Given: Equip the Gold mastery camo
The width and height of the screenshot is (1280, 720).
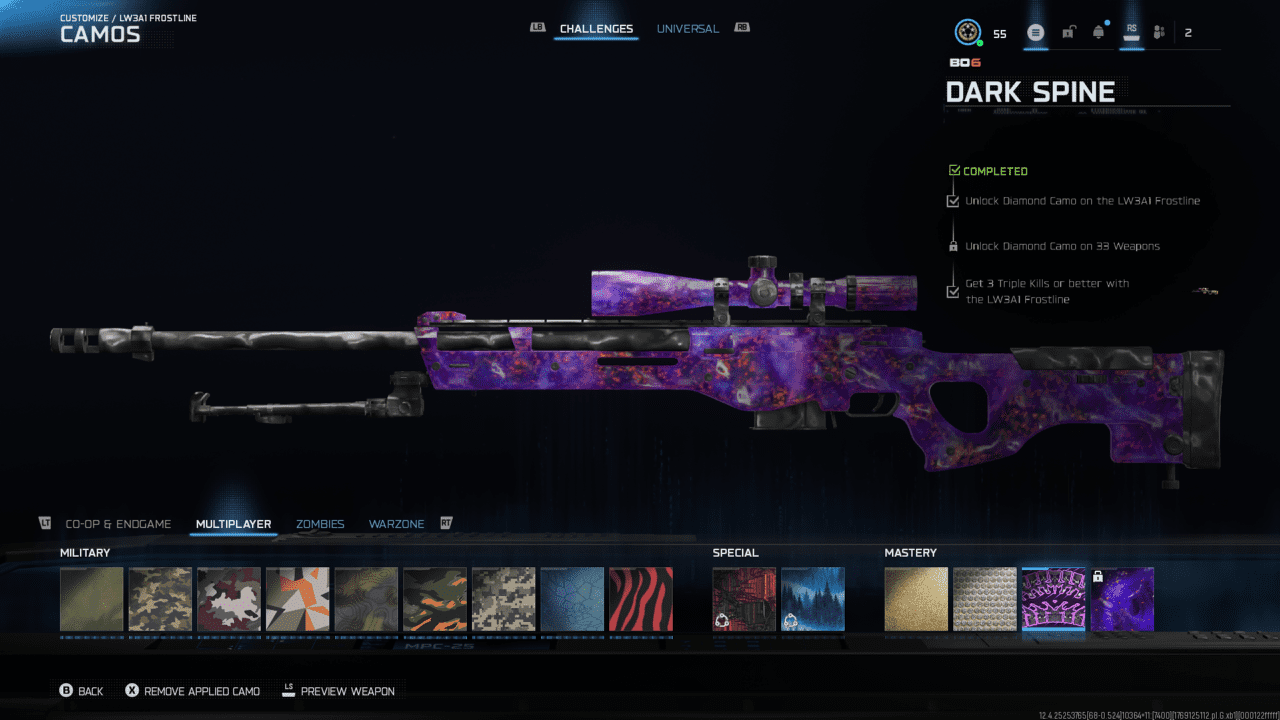Looking at the screenshot, I should (916, 600).
